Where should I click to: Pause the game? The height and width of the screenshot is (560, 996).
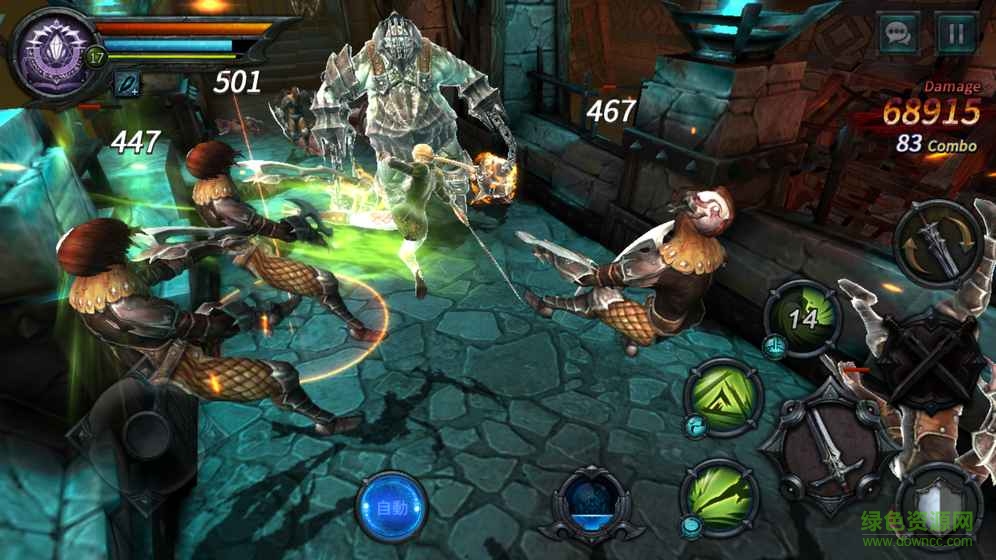956,34
